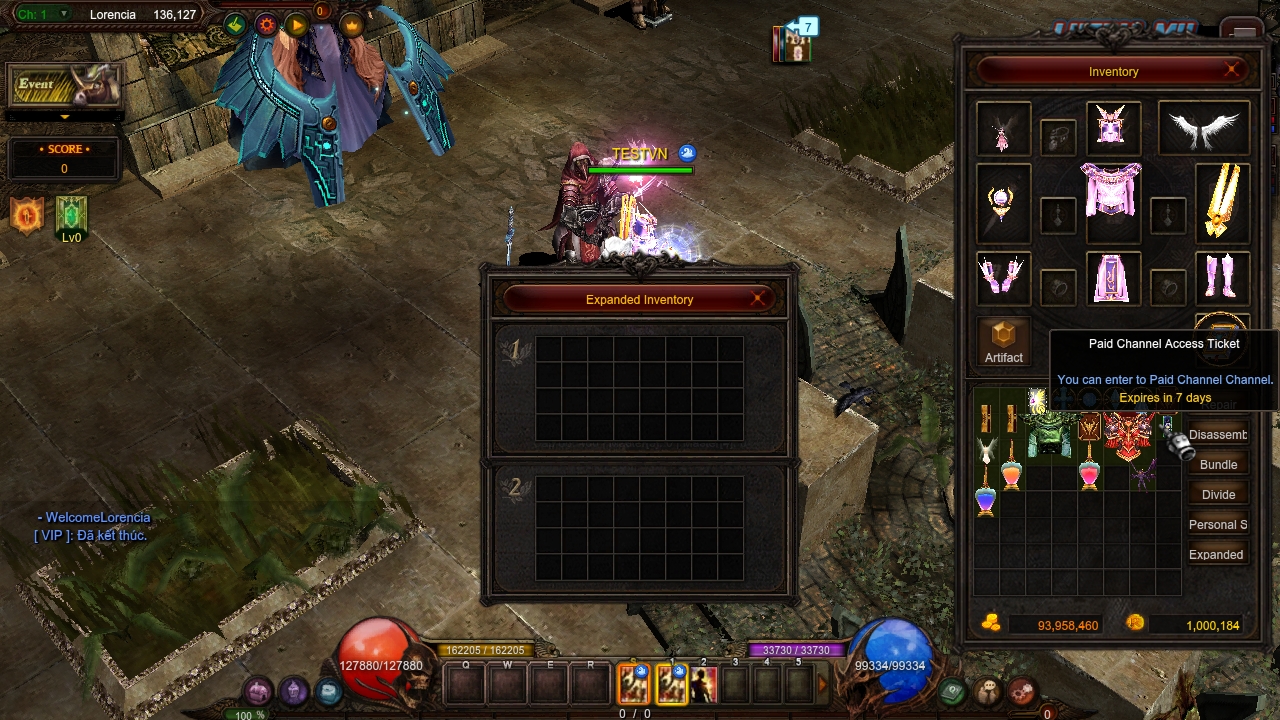Click the orange gear icon at top
This screenshot has width=1280, height=720.
pyautogui.click(x=266, y=25)
